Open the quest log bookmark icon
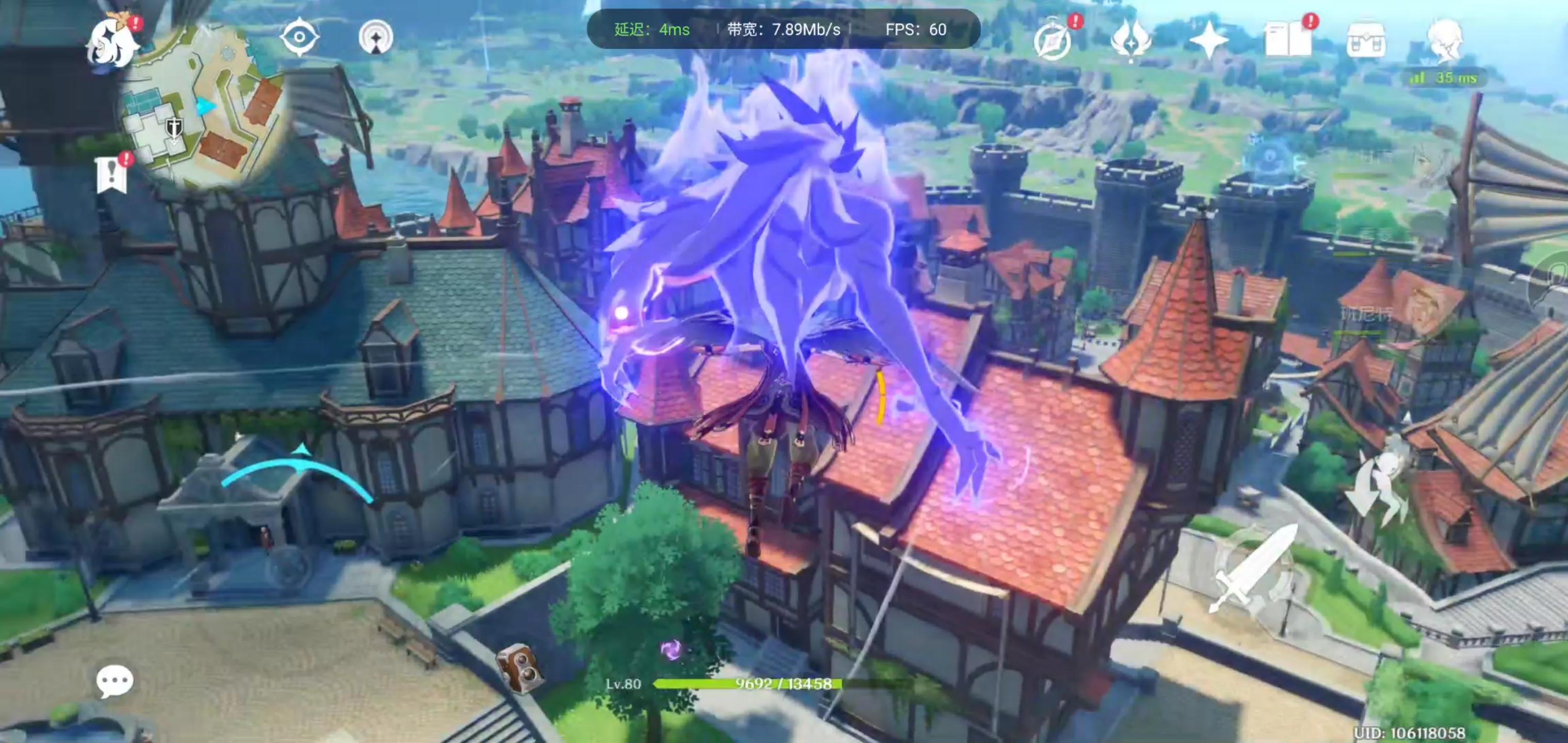 click(x=112, y=175)
